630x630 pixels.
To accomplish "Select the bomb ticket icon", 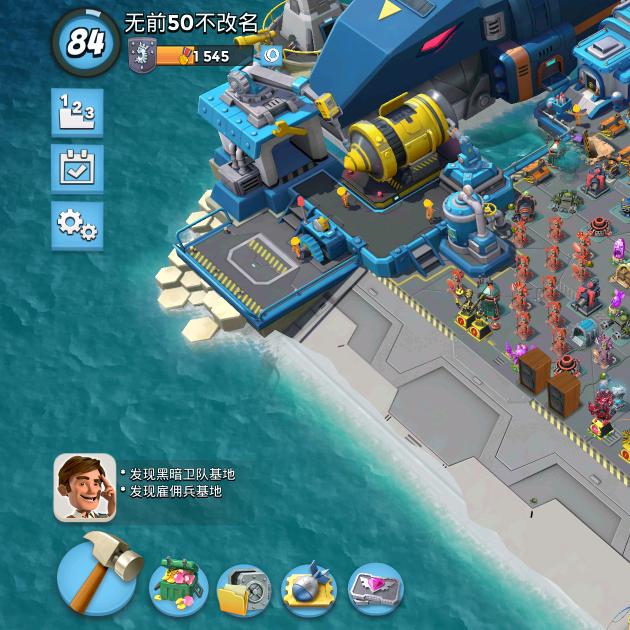I will pos(309,591).
